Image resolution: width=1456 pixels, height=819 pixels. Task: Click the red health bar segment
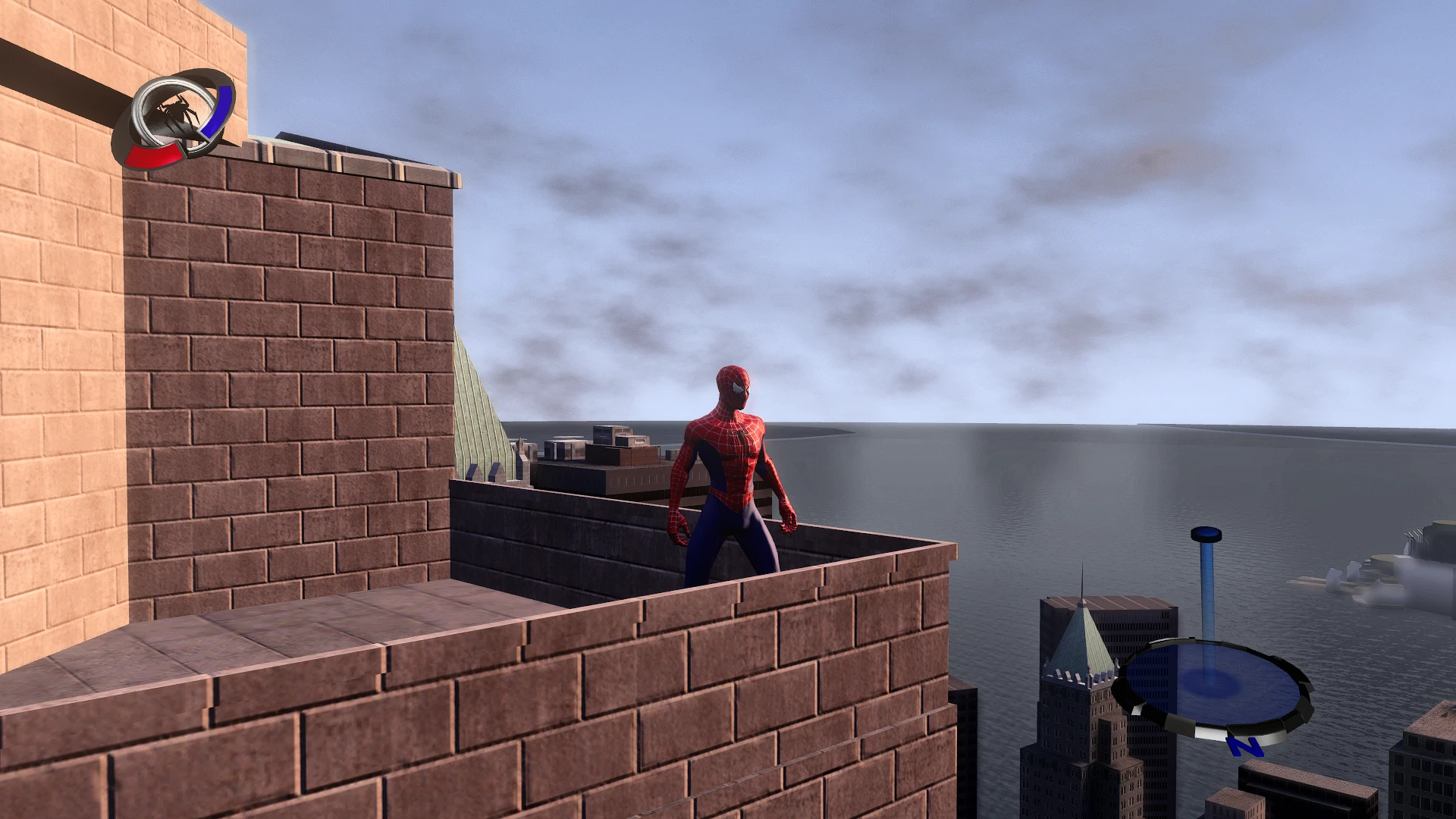[x=153, y=155]
